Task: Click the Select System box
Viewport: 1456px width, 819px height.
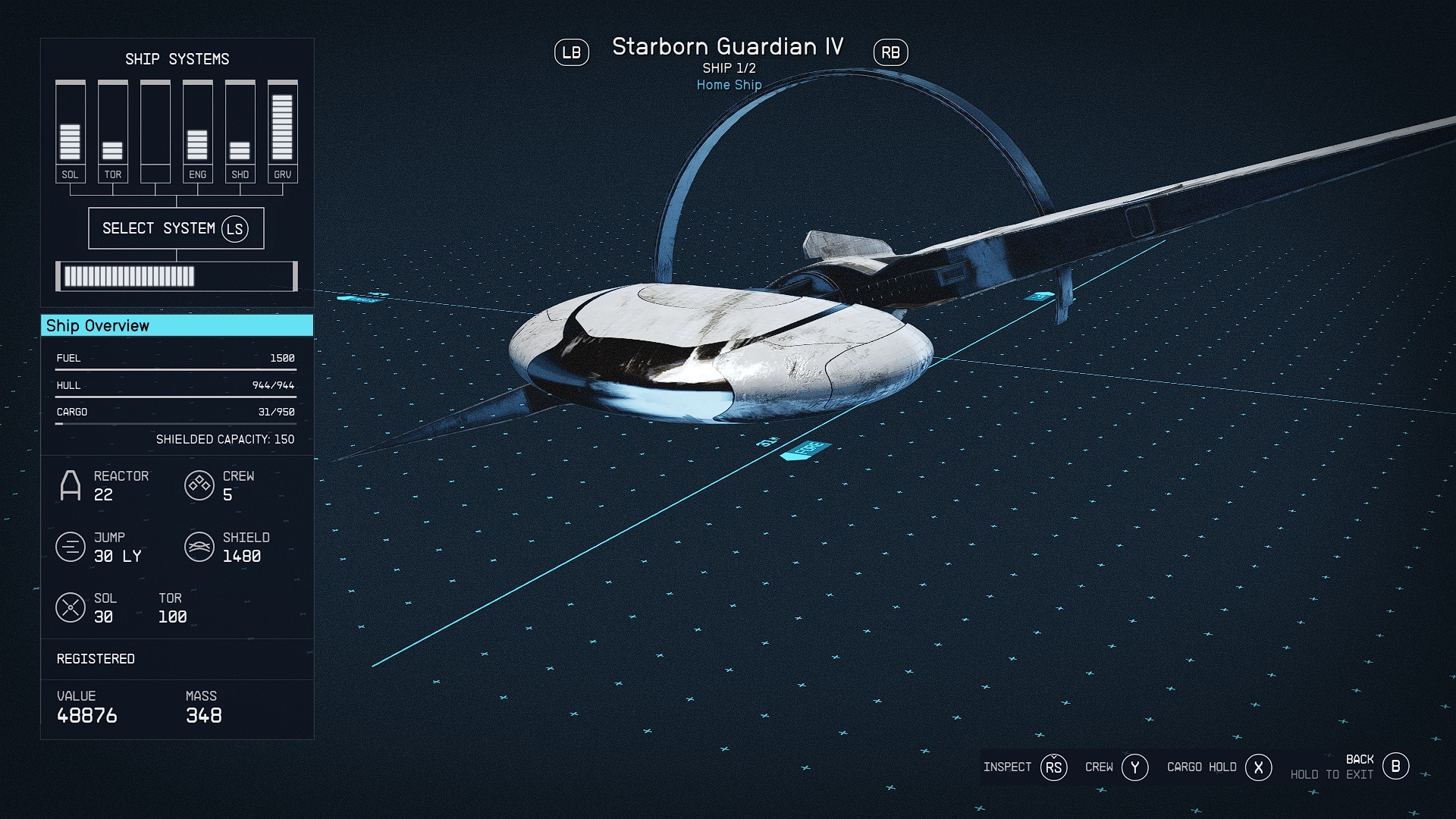Action: [176, 228]
